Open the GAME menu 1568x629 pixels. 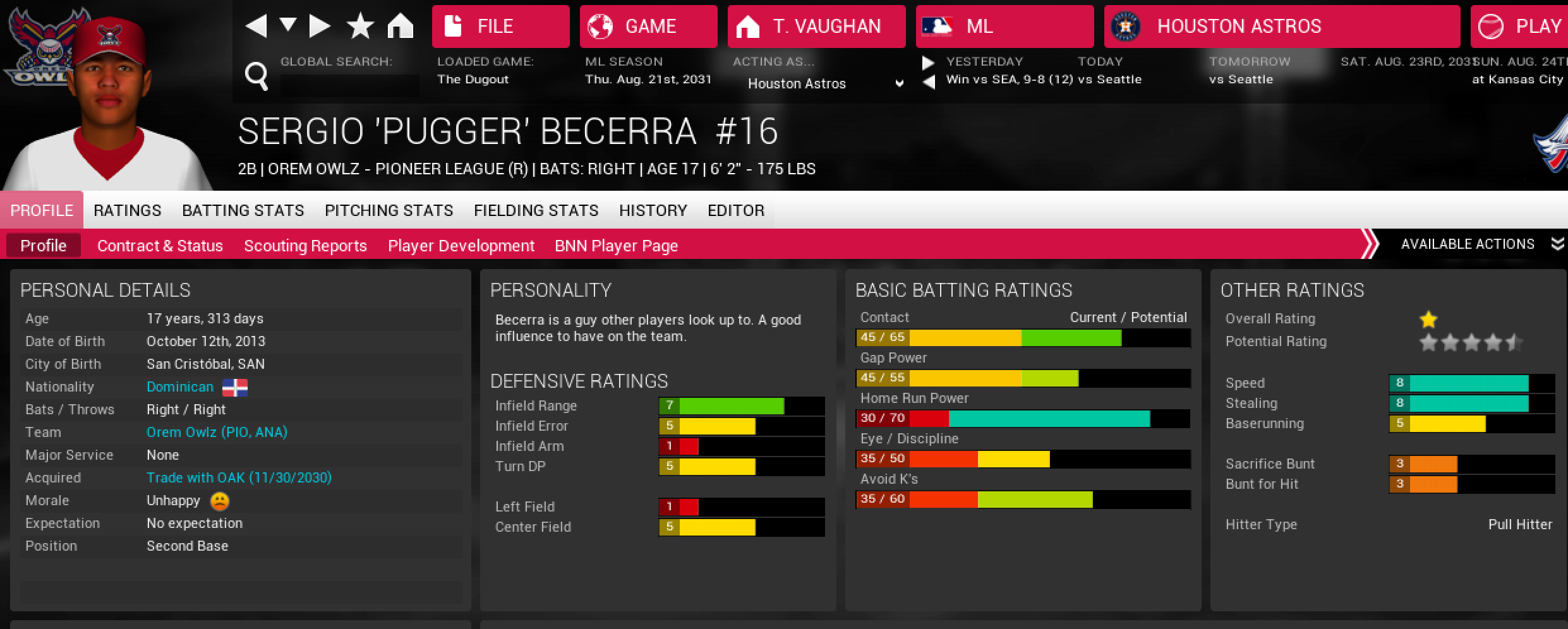pos(648,27)
